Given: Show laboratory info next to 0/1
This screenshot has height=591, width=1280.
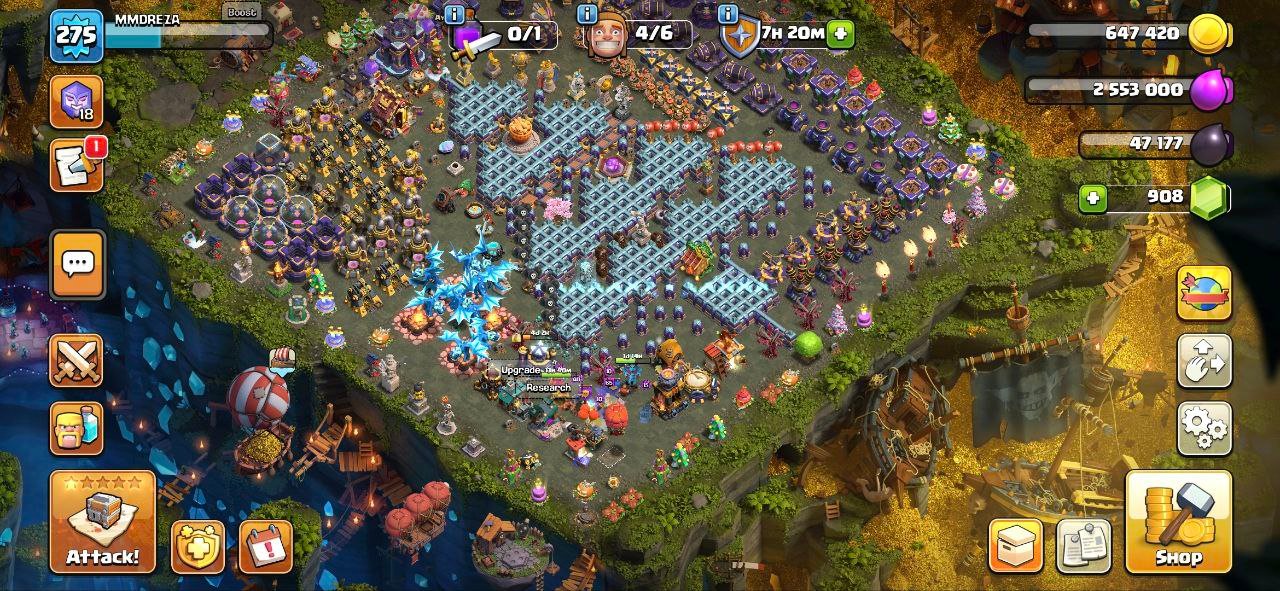Looking at the screenshot, I should coord(455,13).
